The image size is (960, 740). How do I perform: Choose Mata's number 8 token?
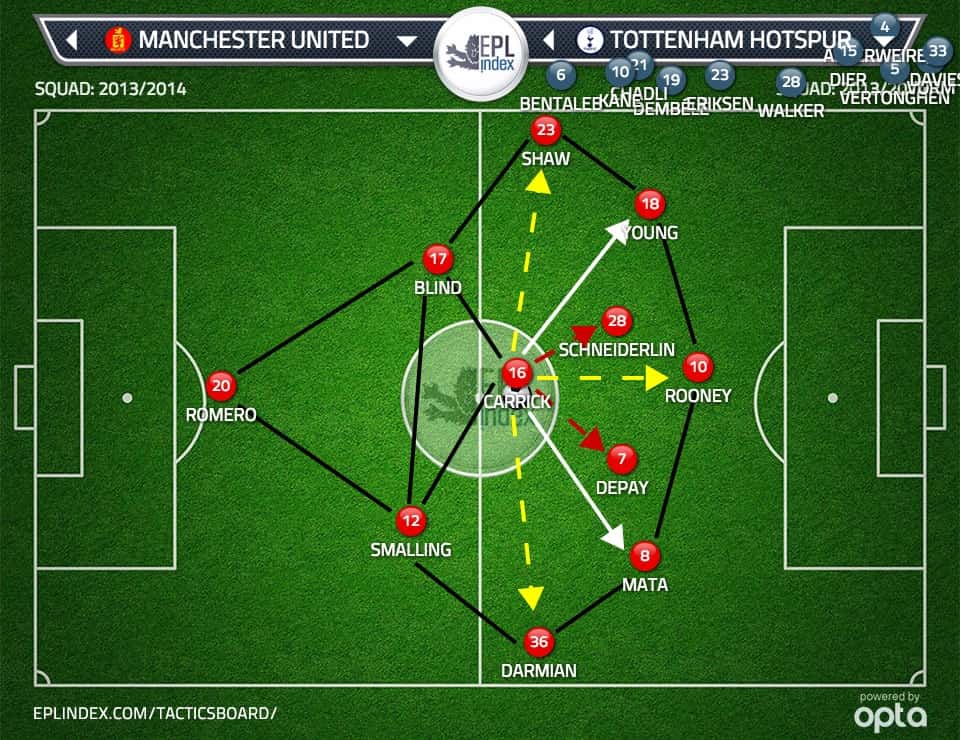(x=644, y=555)
